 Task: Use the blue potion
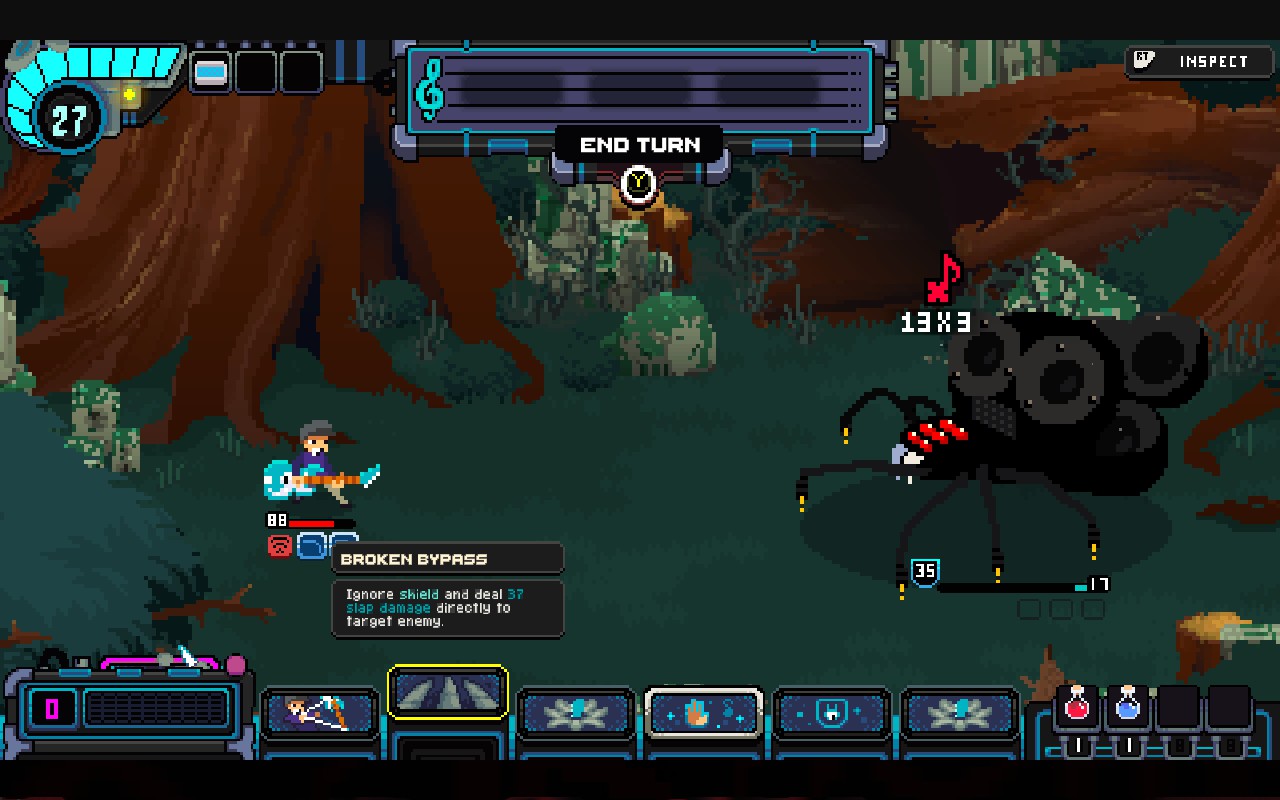click(1128, 707)
